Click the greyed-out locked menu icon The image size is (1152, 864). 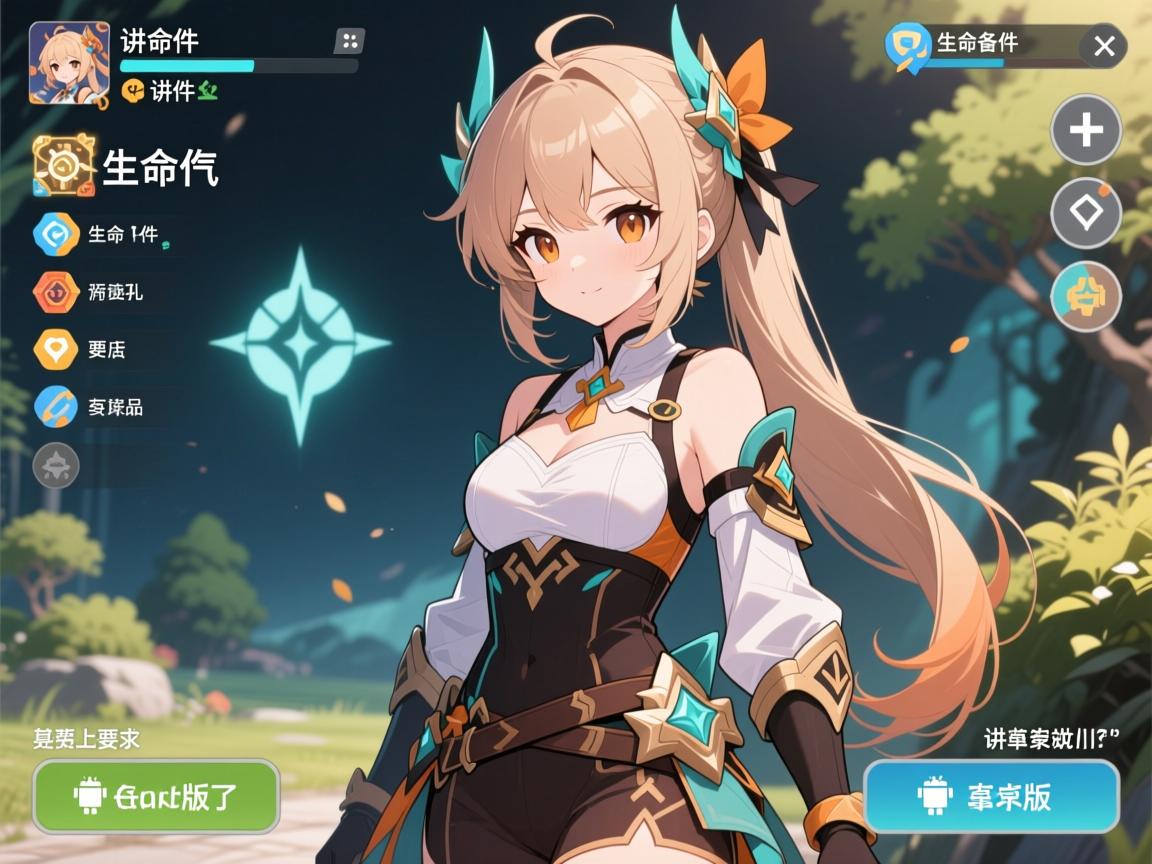pyautogui.click(x=56, y=465)
